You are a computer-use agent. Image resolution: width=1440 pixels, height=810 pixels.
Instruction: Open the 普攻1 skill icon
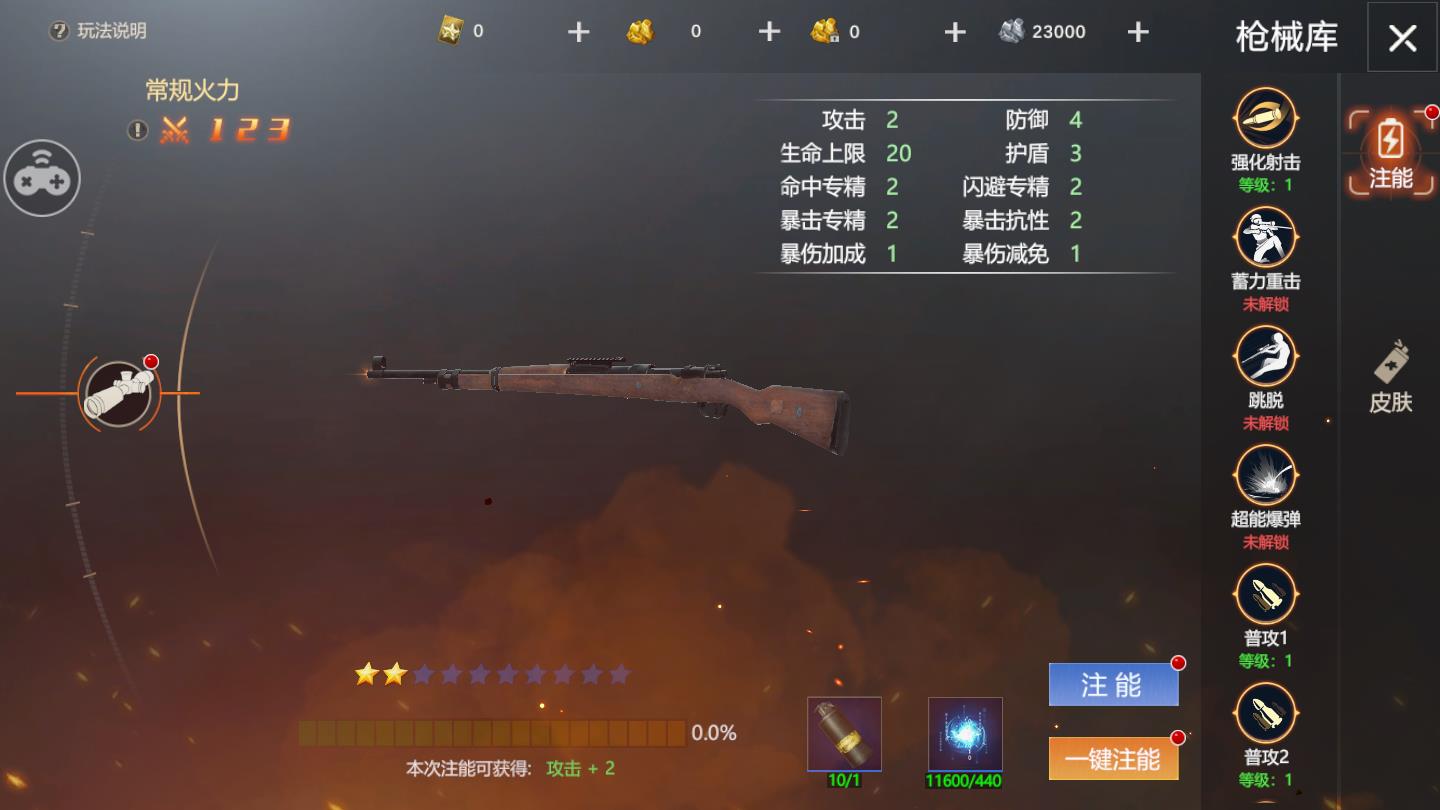1265,595
